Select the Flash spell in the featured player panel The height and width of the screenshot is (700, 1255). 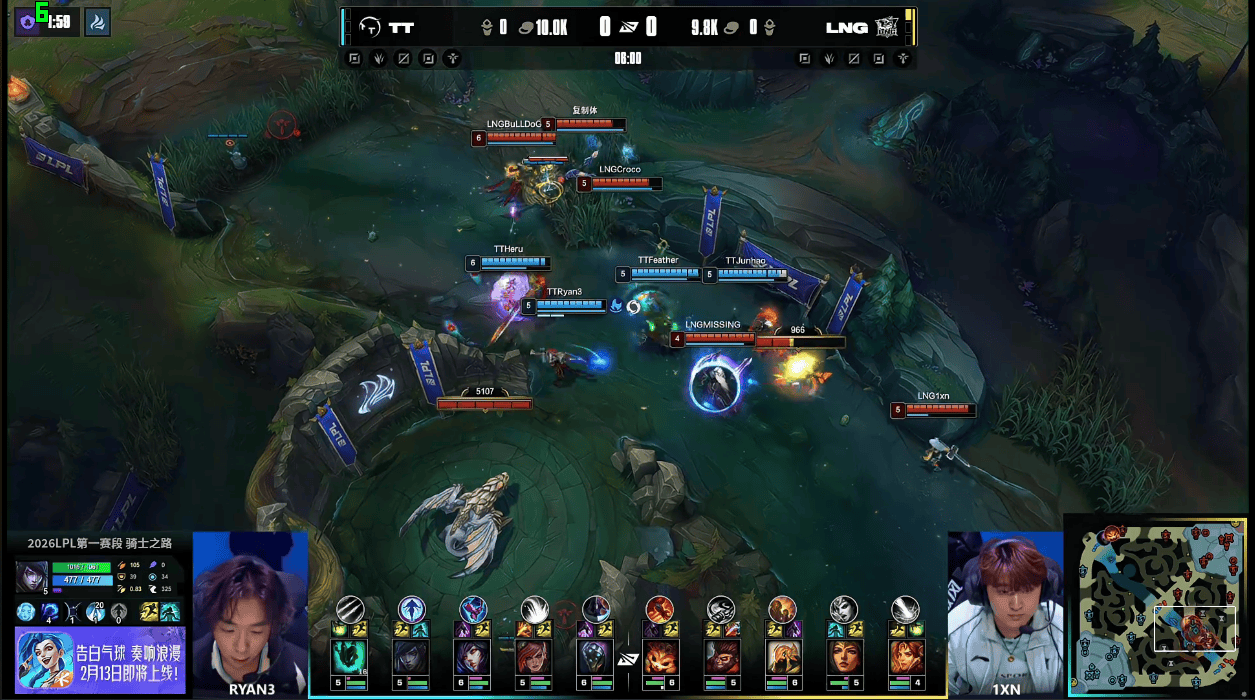[x=149, y=612]
